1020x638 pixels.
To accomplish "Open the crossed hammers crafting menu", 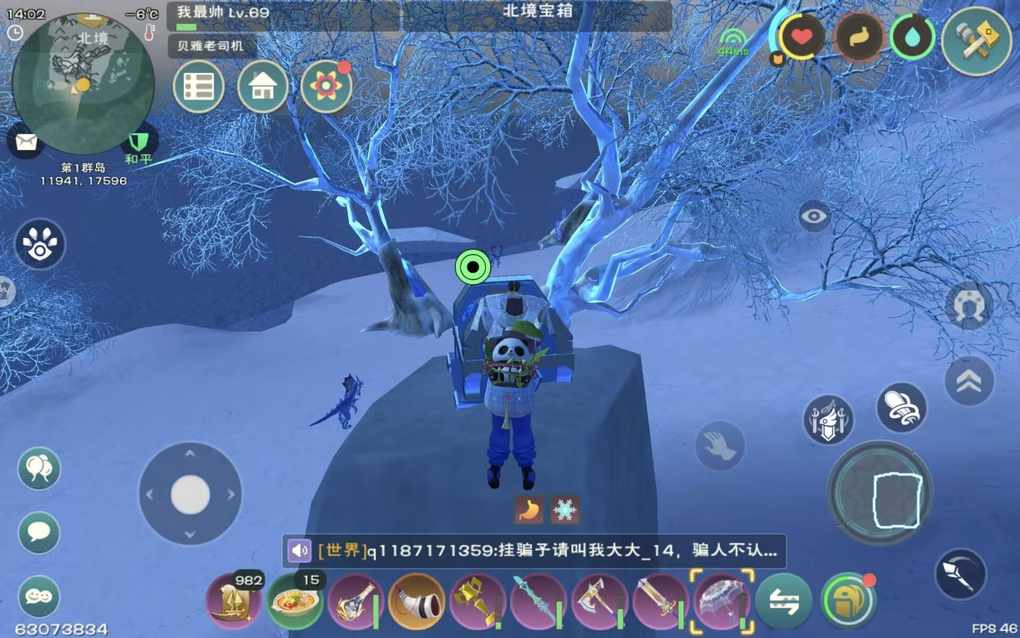I will 976,41.
